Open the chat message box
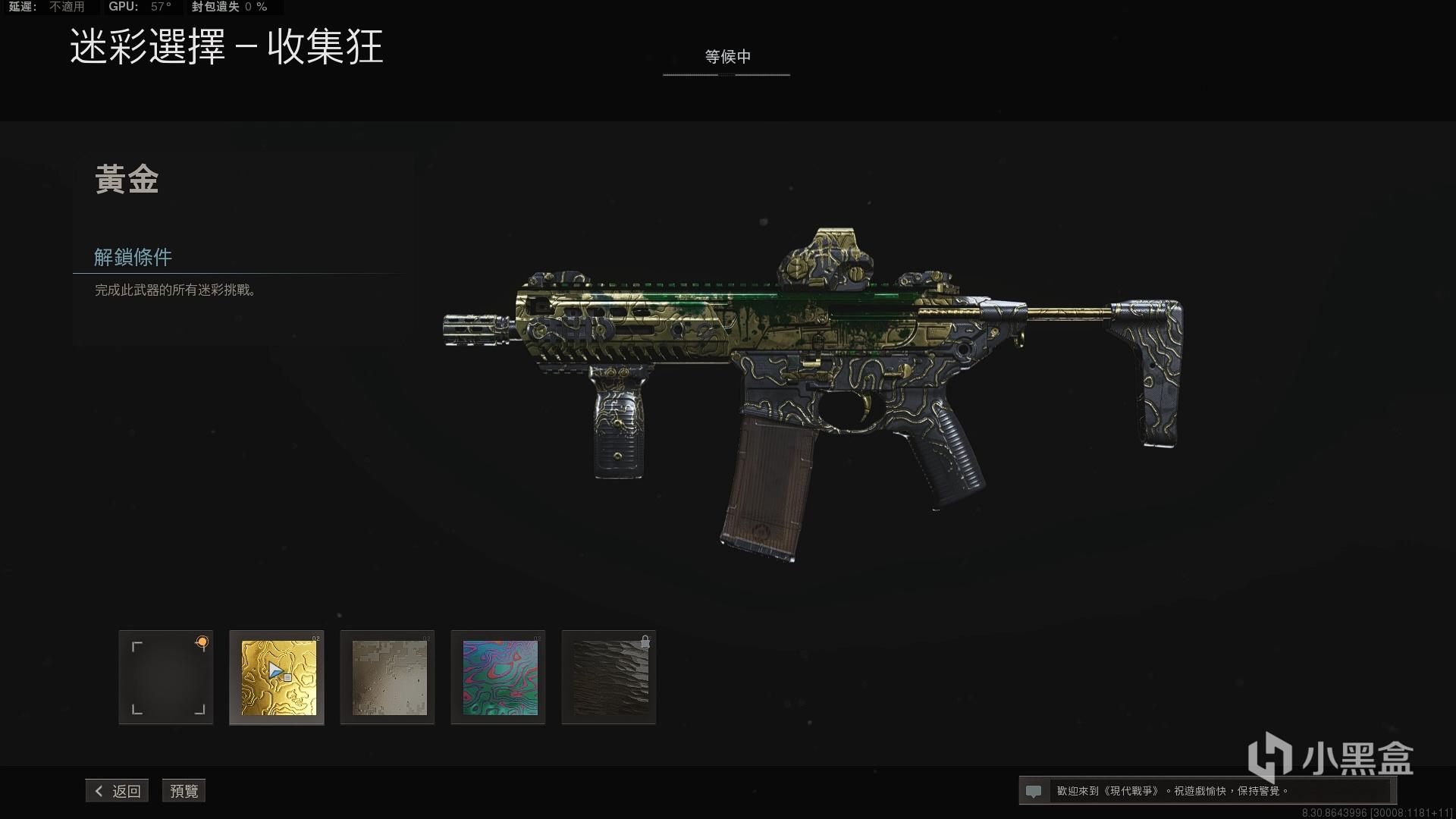This screenshot has width=1456, height=819. click(1207, 791)
